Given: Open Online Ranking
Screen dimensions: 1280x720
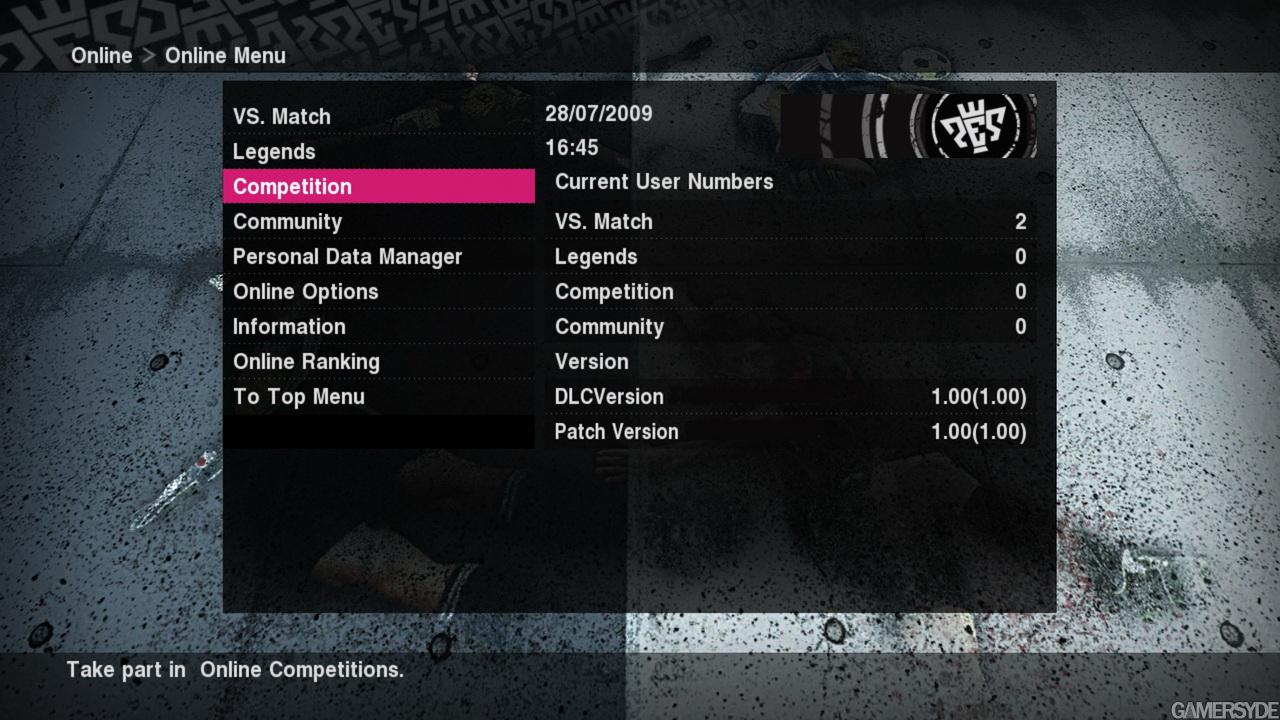Looking at the screenshot, I should pyautogui.click(x=306, y=361).
